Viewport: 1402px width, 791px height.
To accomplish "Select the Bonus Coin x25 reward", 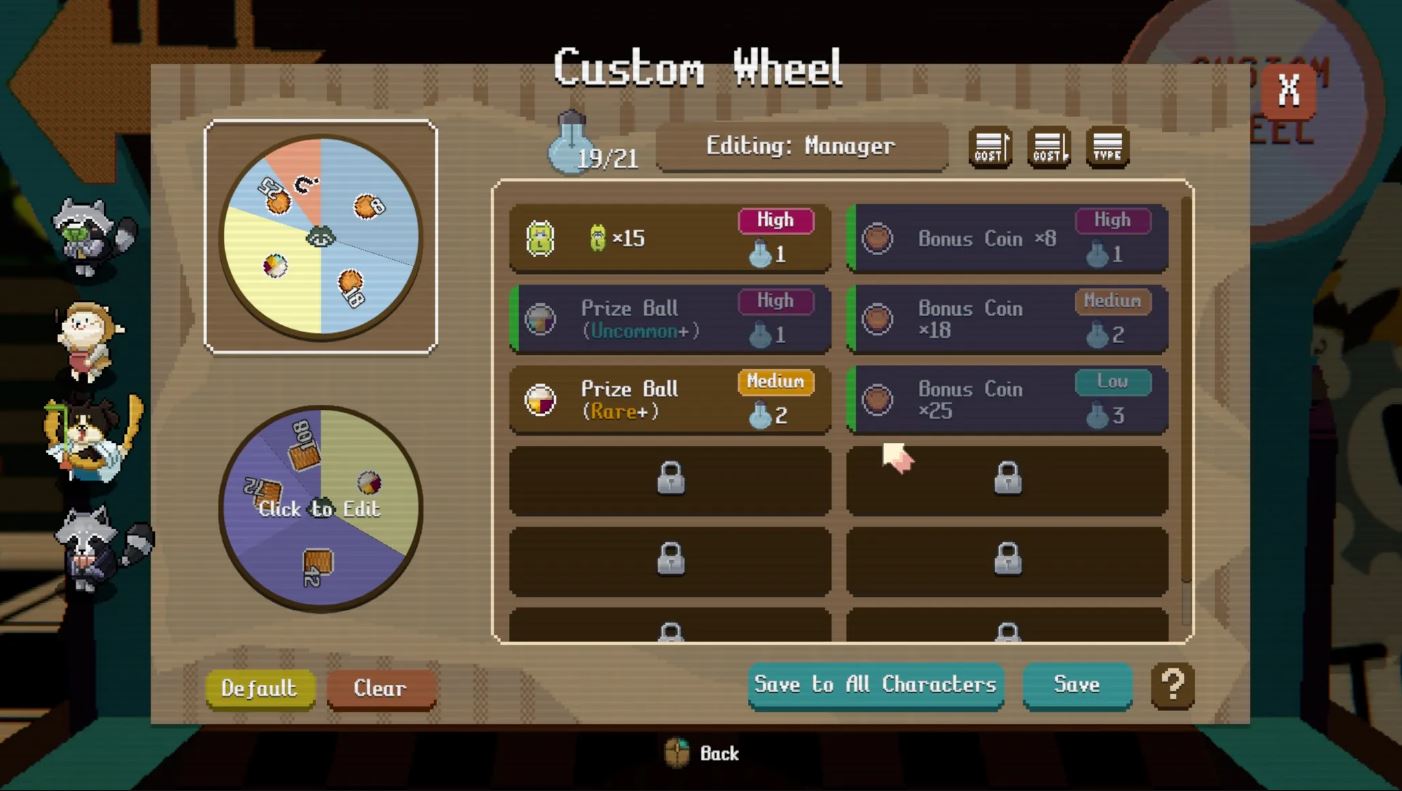I will (1007, 400).
